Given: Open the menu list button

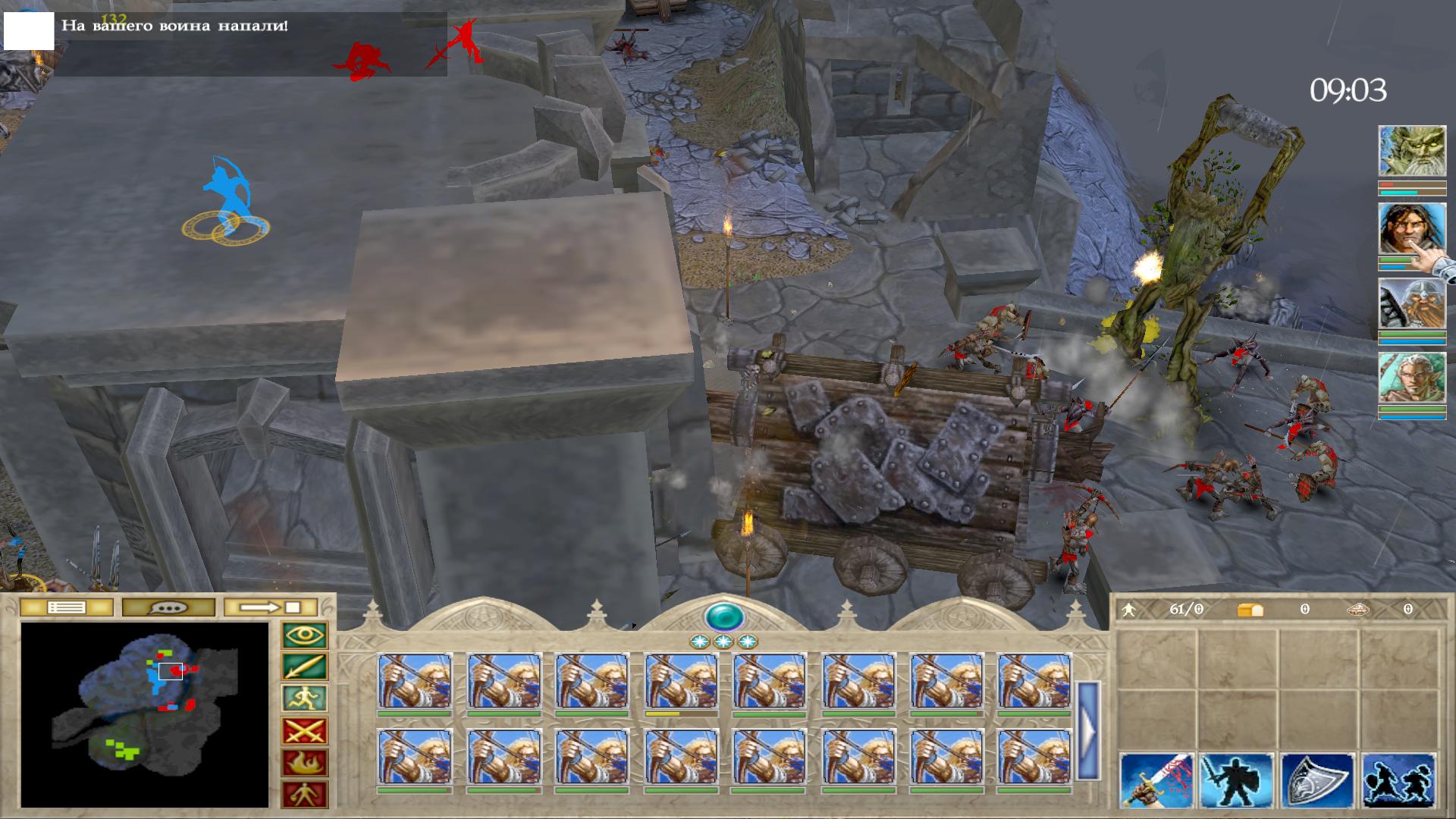Looking at the screenshot, I should 66,607.
